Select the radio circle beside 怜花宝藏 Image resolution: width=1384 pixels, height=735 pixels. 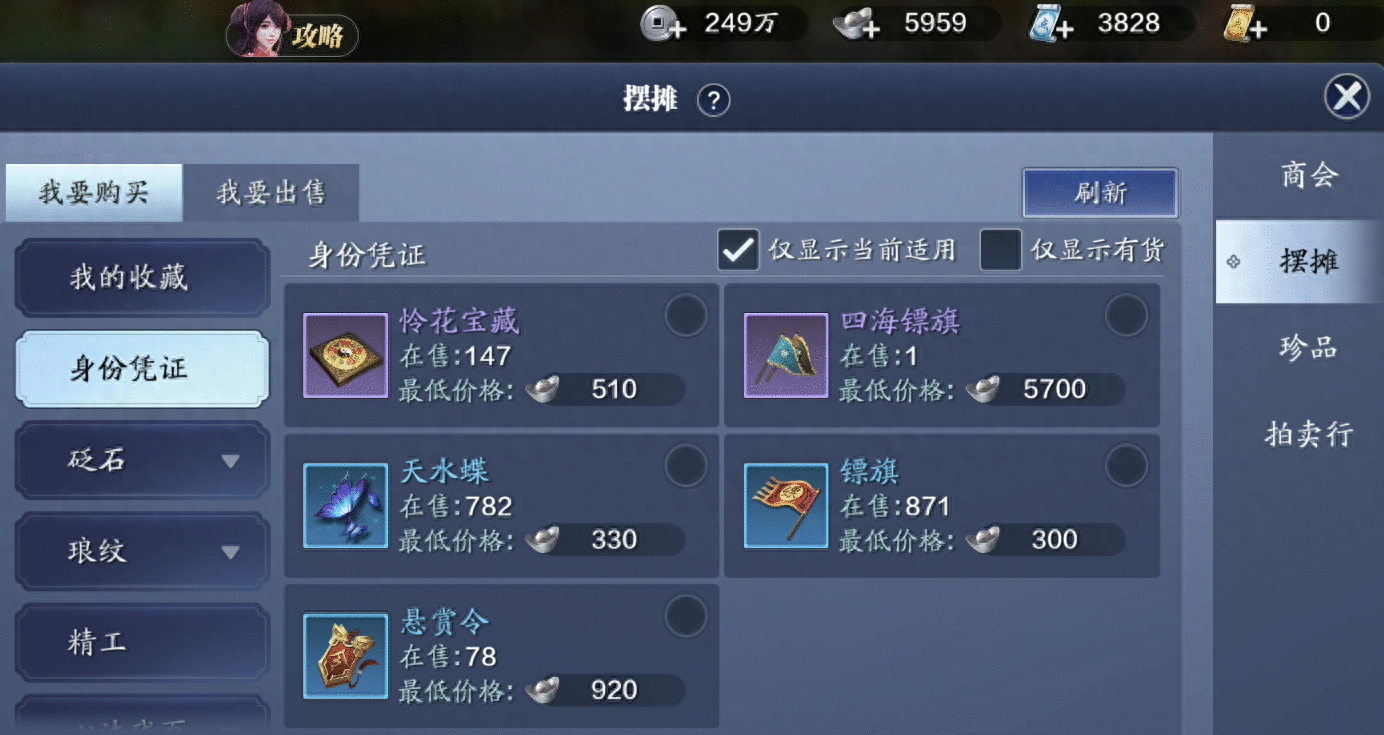click(686, 315)
